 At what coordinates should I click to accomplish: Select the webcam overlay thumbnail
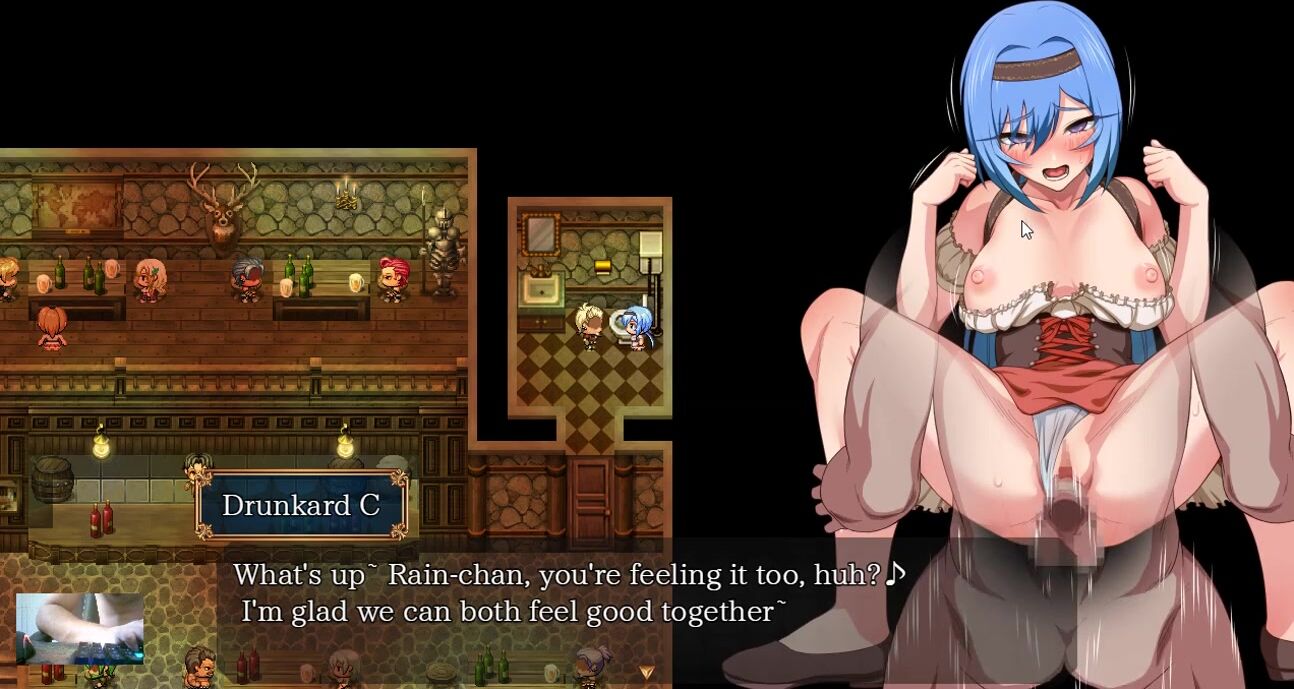point(80,628)
